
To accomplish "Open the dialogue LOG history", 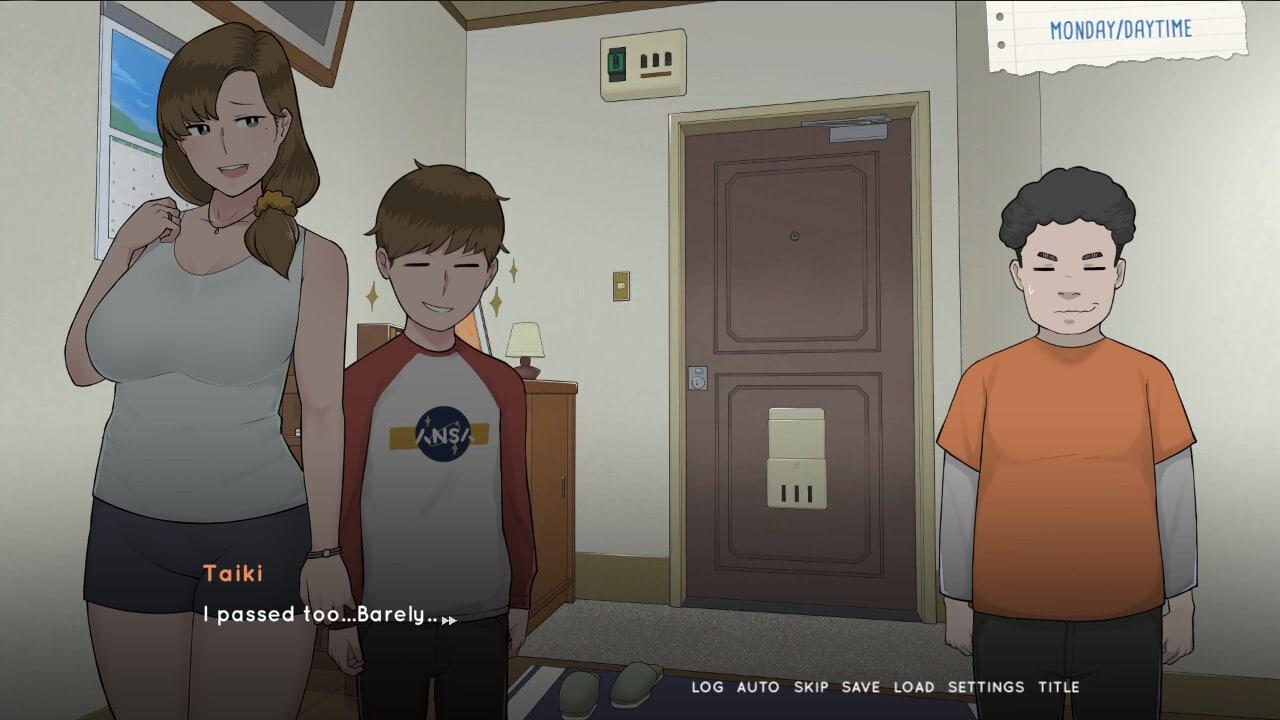I will (709, 687).
